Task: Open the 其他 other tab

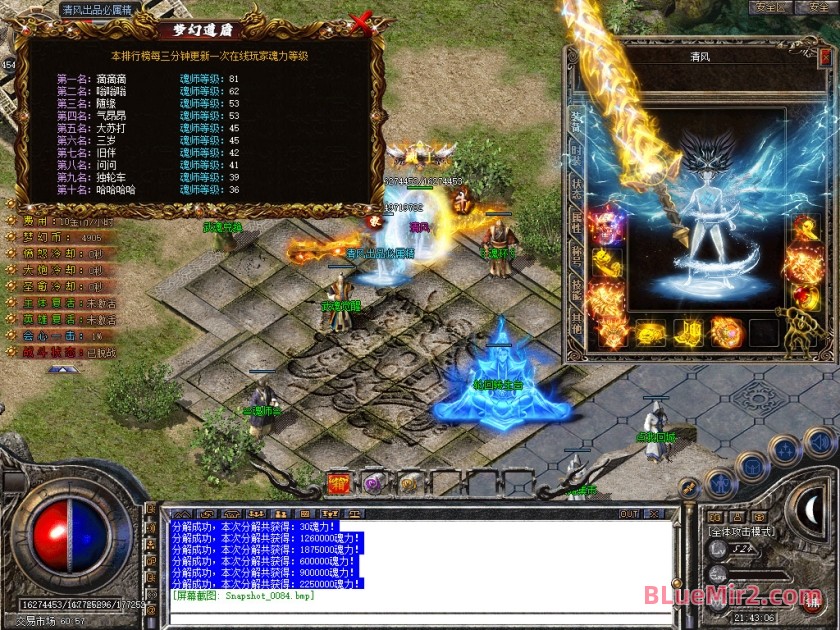Action: pos(576,320)
